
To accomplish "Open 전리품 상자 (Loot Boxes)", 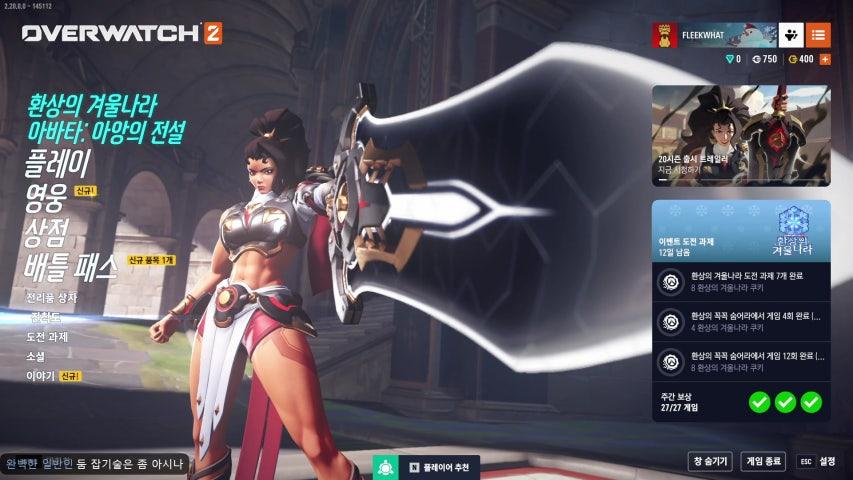I will (51, 297).
